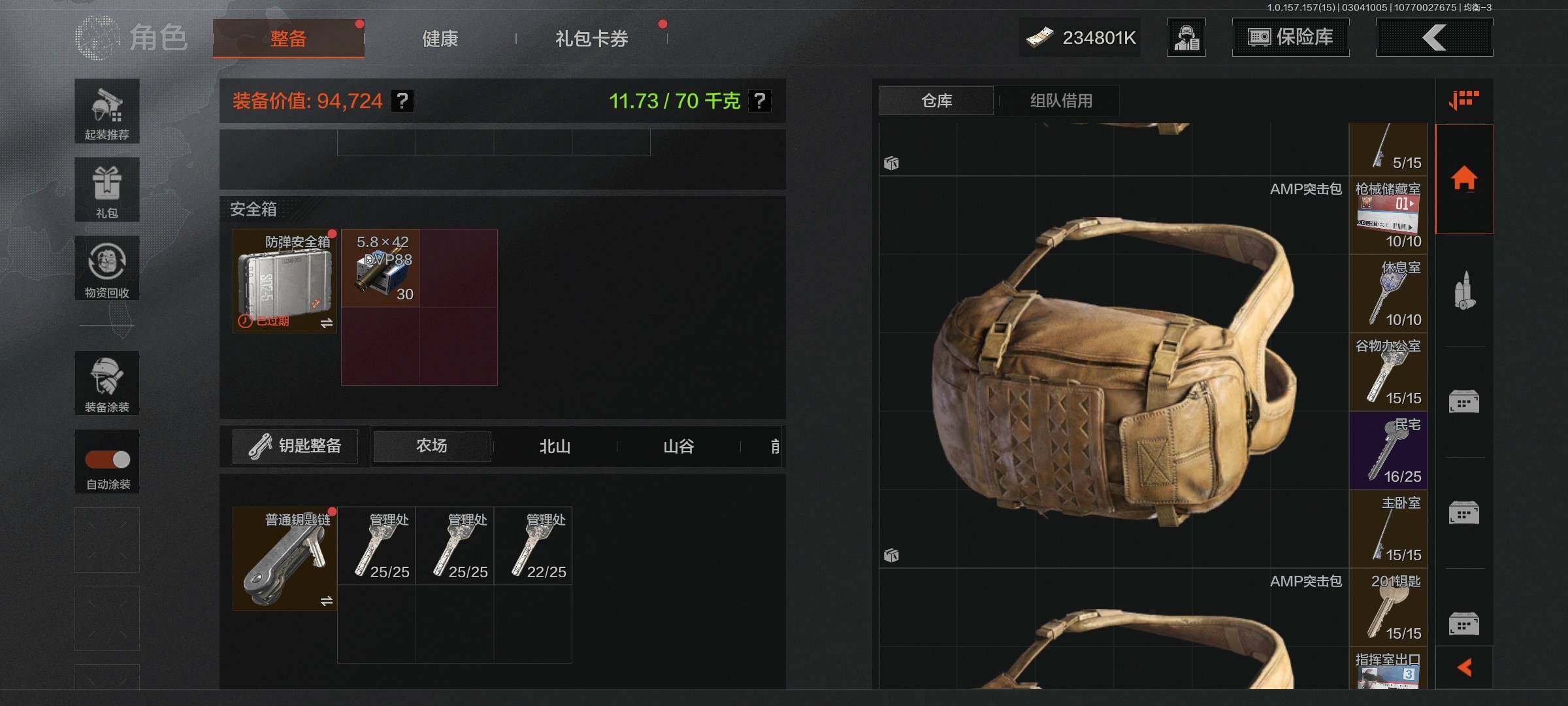Switch to the 健康 tab
Image resolution: width=1568 pixels, height=706 pixels.
(440, 39)
